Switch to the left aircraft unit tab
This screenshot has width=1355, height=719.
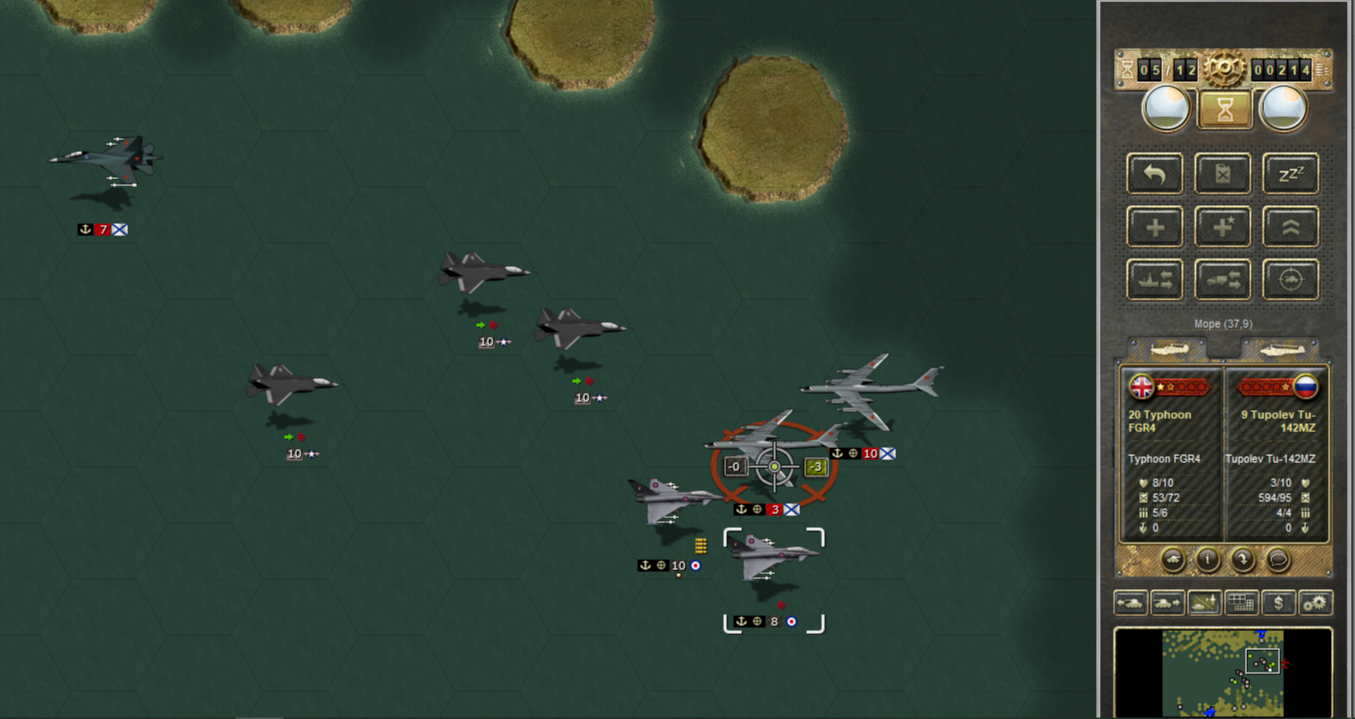1167,350
